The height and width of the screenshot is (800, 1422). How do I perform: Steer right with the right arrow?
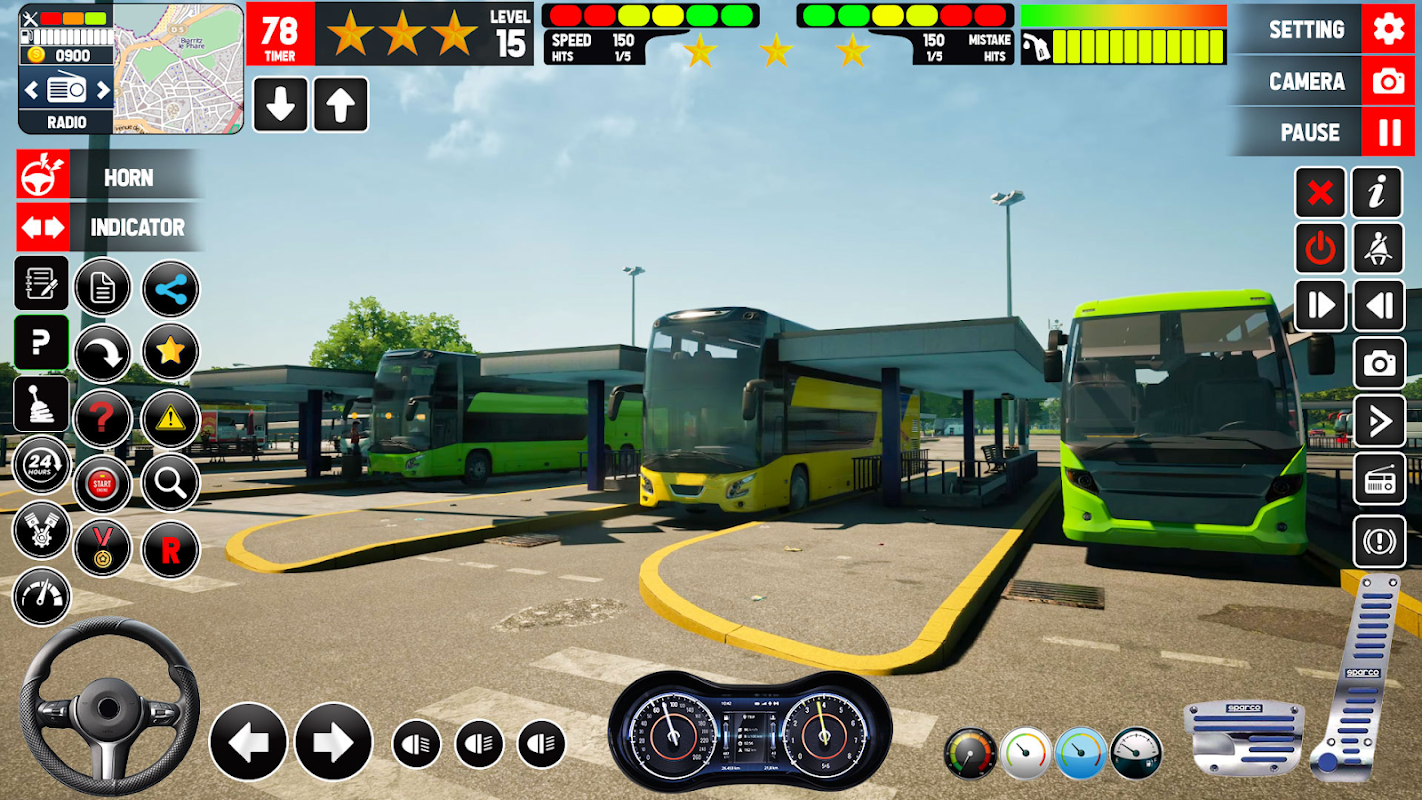(333, 741)
